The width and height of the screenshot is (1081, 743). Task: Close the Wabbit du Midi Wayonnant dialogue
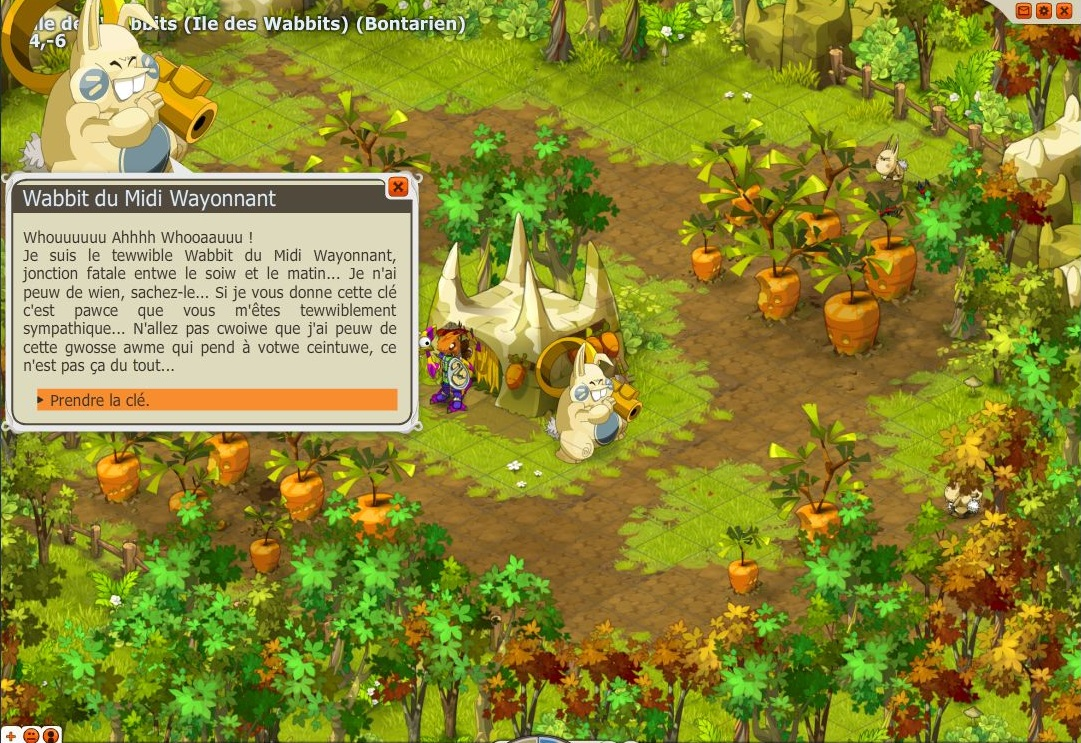(397, 187)
